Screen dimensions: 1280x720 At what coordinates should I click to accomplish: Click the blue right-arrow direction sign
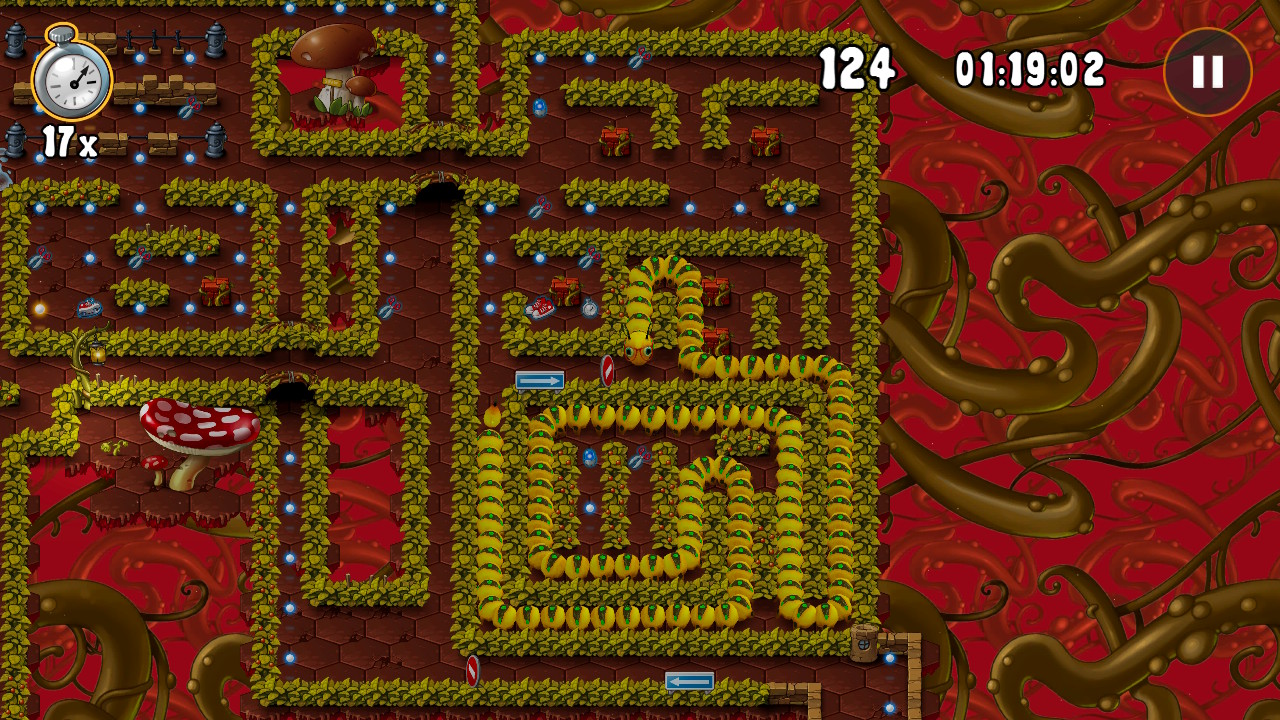540,380
